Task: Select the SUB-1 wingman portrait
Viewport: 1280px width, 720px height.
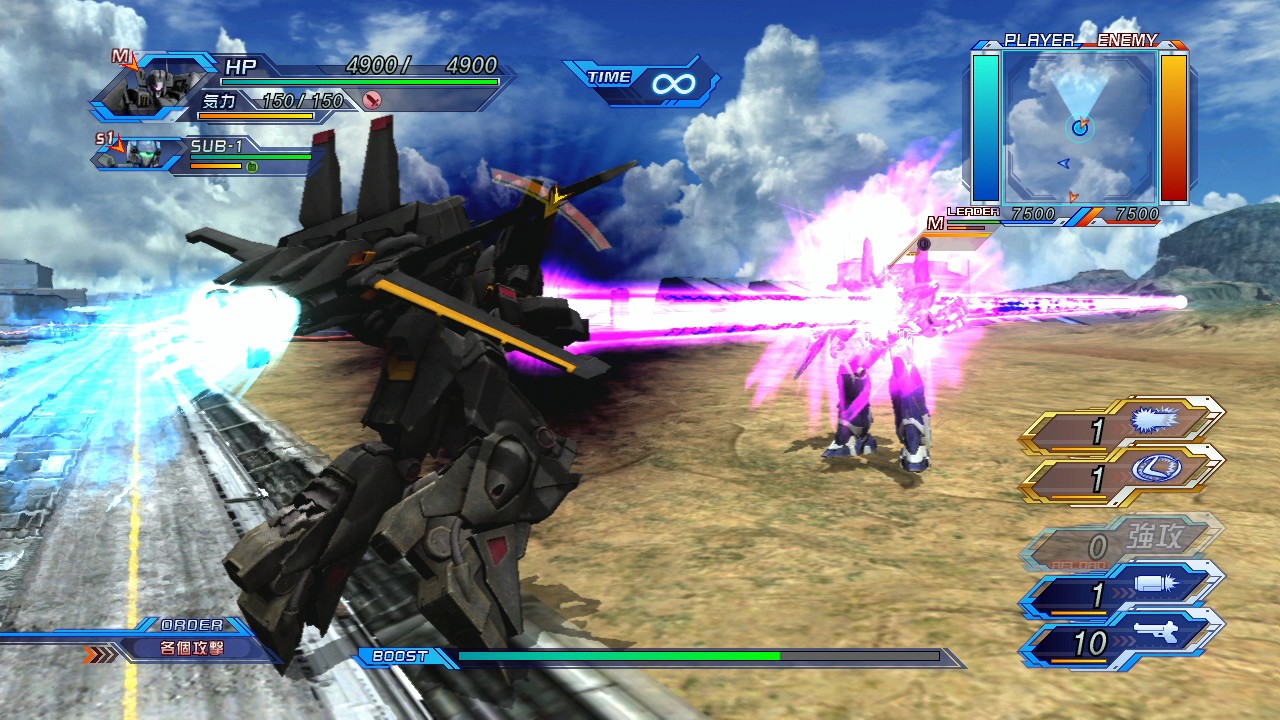Action: point(142,155)
